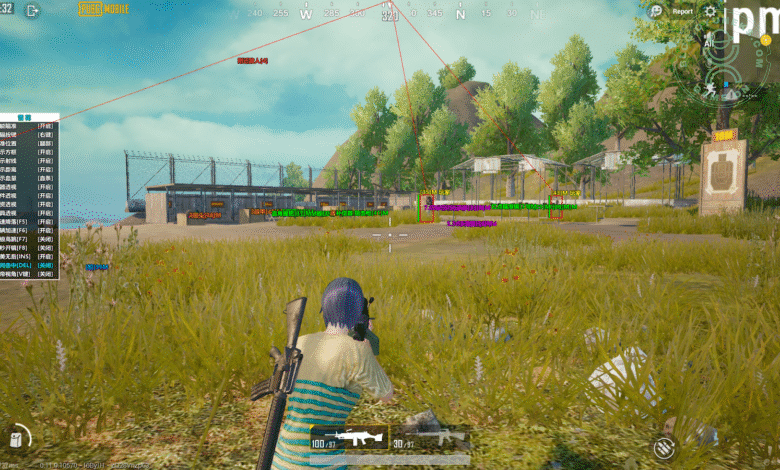Image resolution: width=780 pixels, height=470 pixels.
Task: Tap the reload bullets button
Action: (x=665, y=447)
